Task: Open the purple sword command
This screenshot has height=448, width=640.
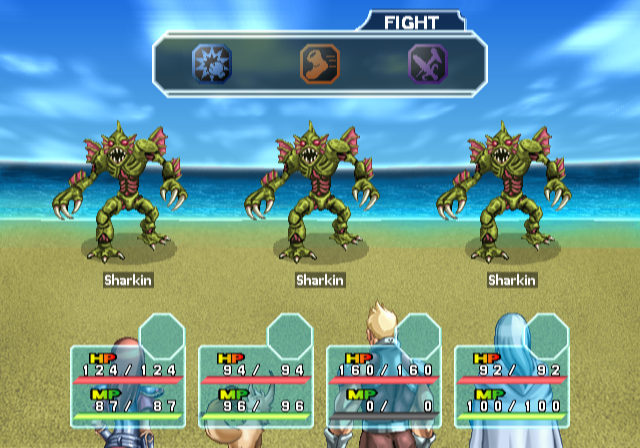Action: pos(427,63)
